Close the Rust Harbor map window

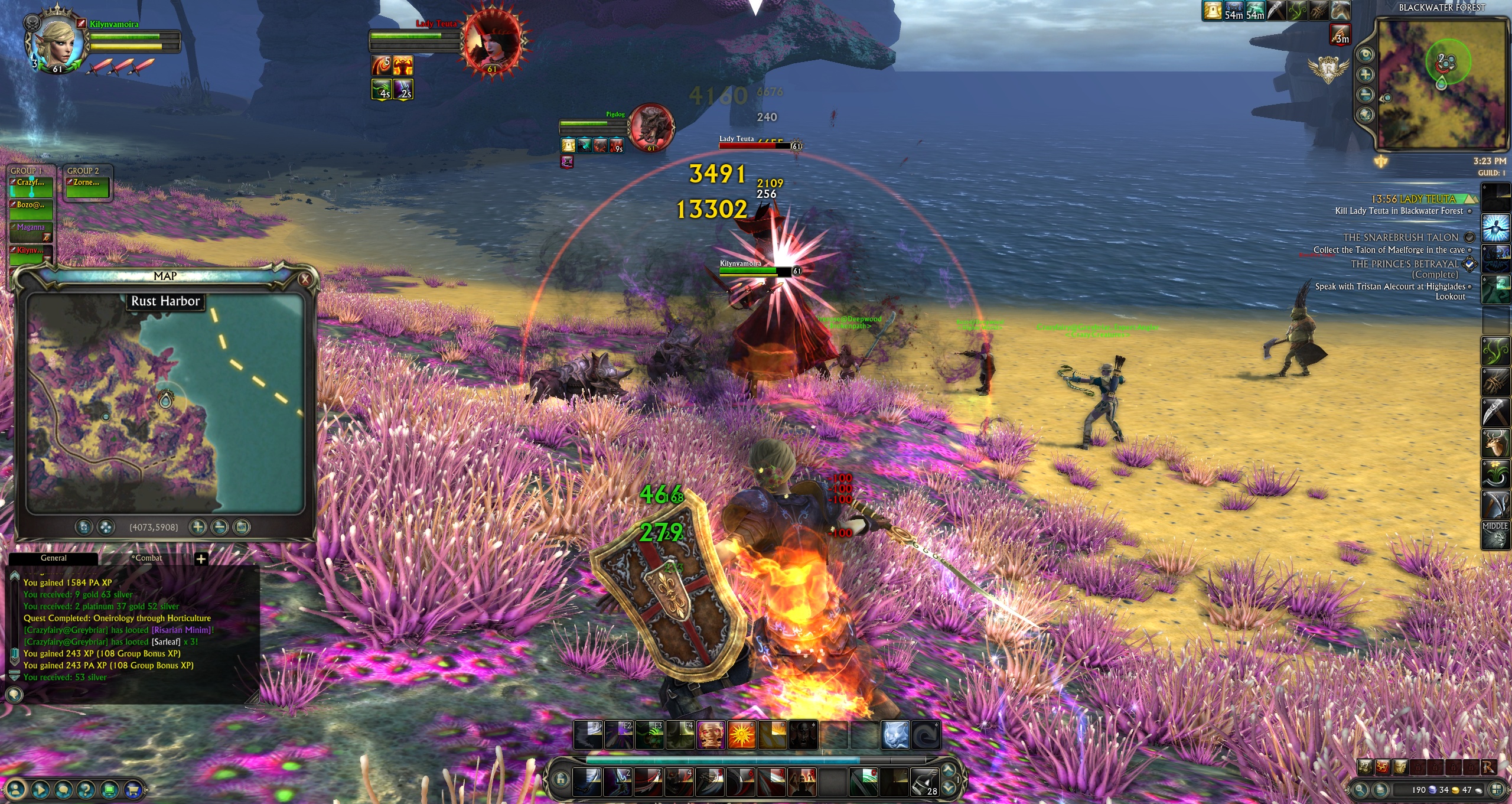point(305,279)
